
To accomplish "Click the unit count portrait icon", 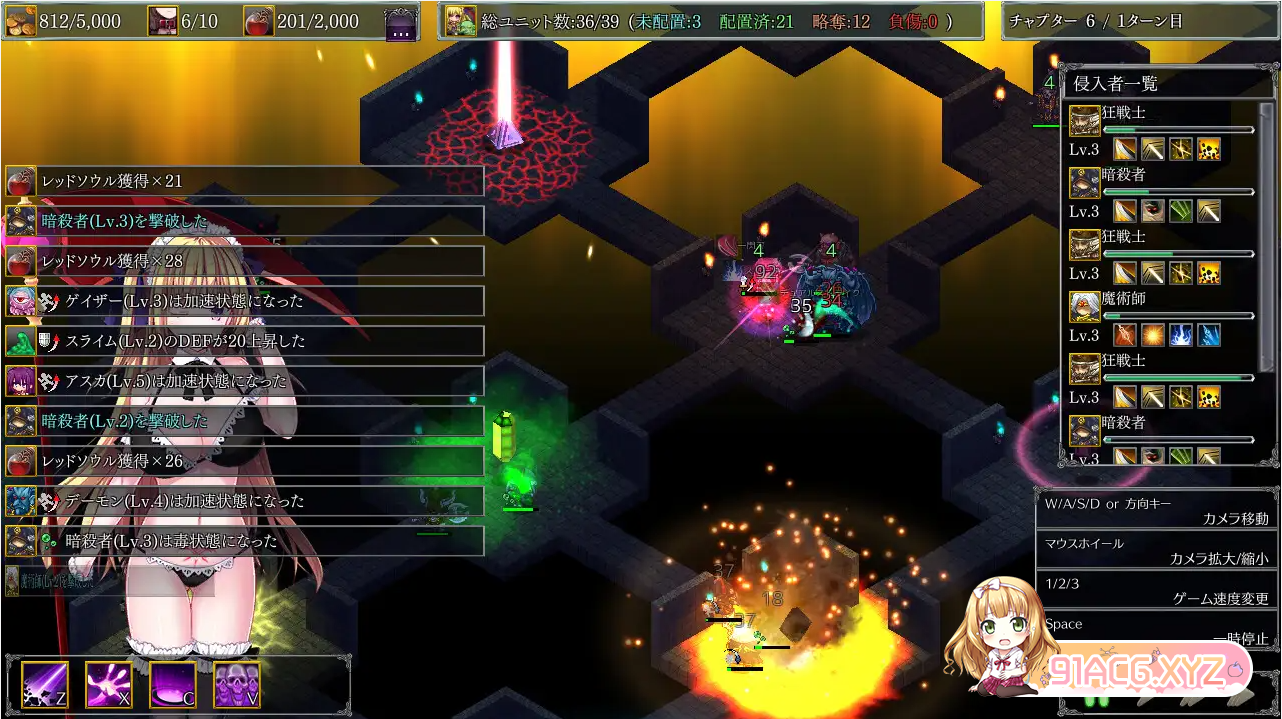I will click(460, 21).
